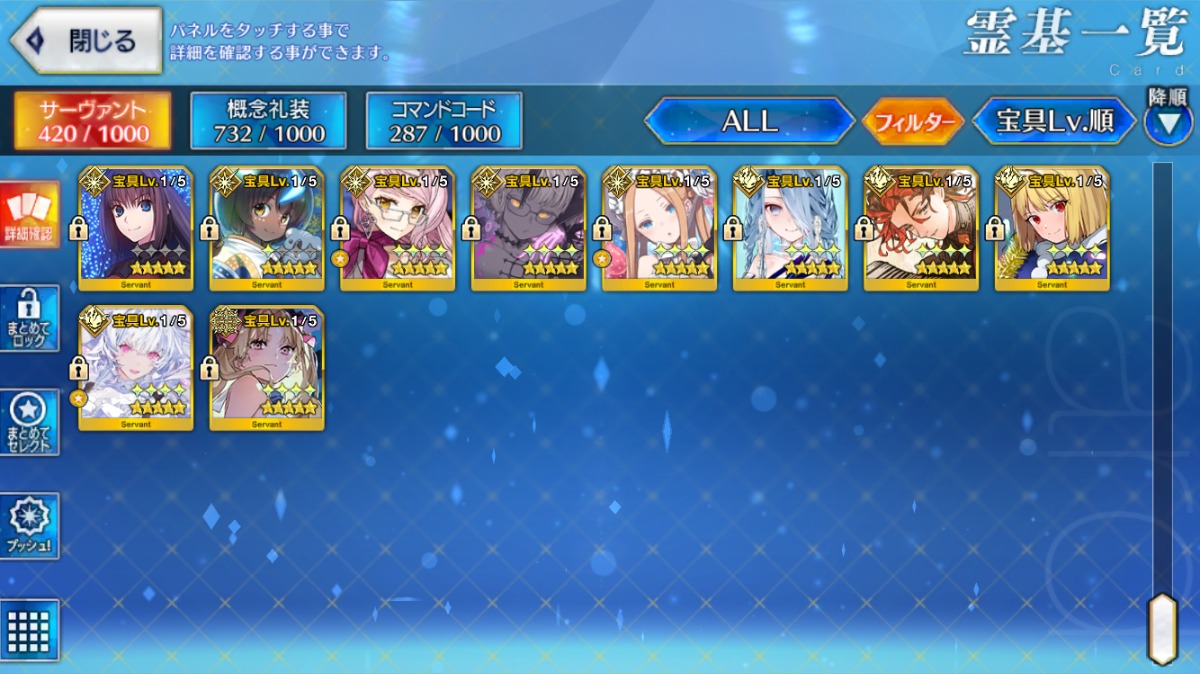Screen dimensions: 1200x674
Task: Switch to the サーヴァント tab
Action: pos(92,122)
